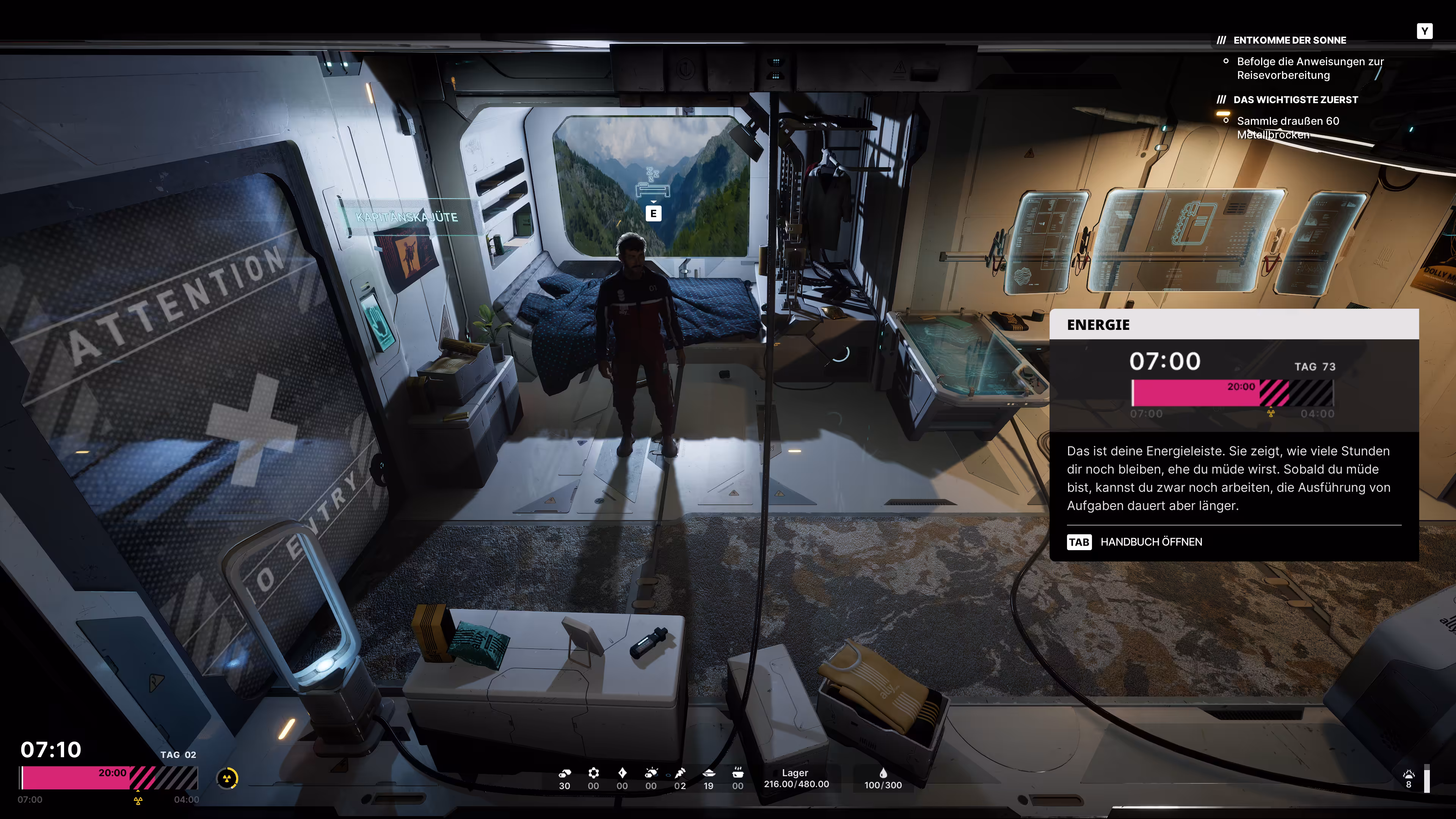Click the alert icon above the 8
This screenshot has width=1456, height=819.
tap(1409, 774)
